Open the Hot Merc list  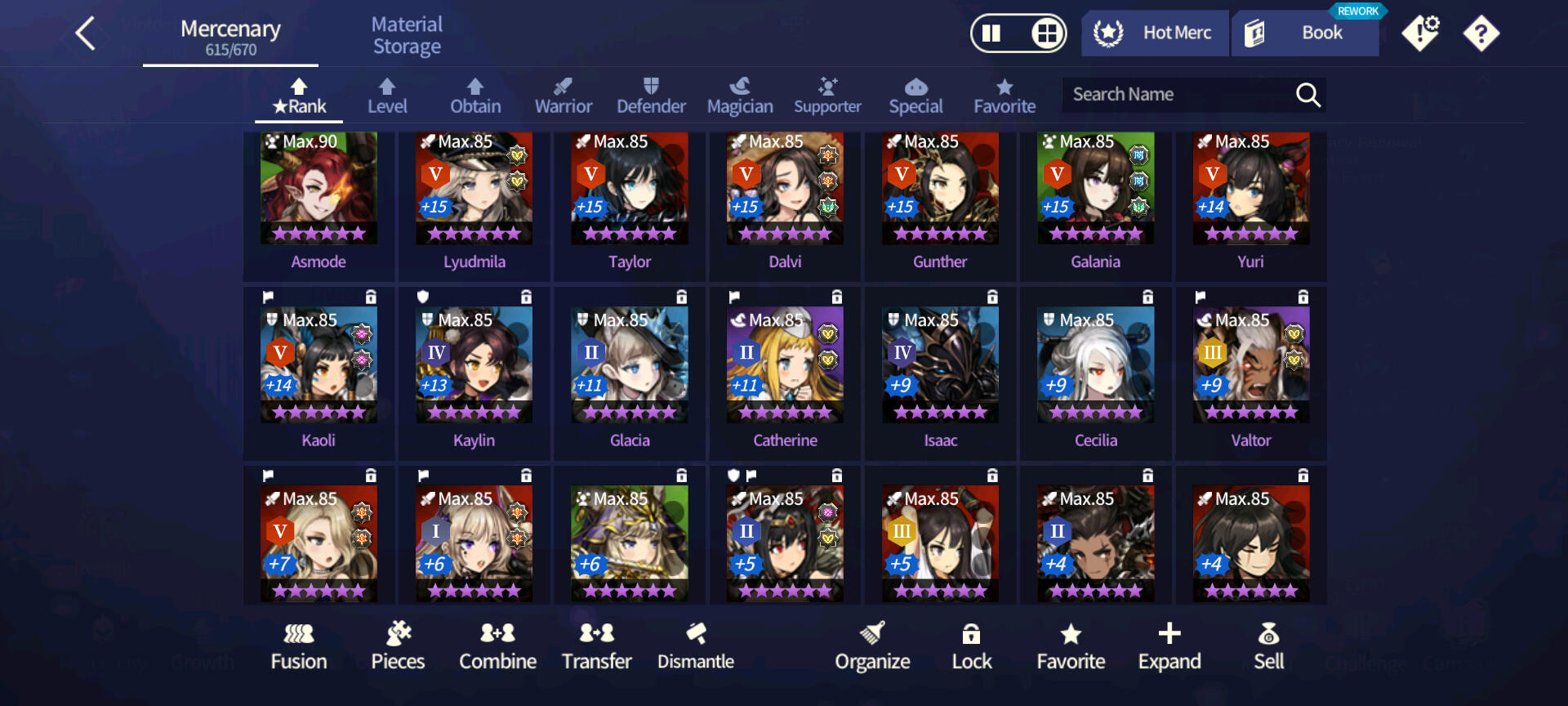point(1155,34)
